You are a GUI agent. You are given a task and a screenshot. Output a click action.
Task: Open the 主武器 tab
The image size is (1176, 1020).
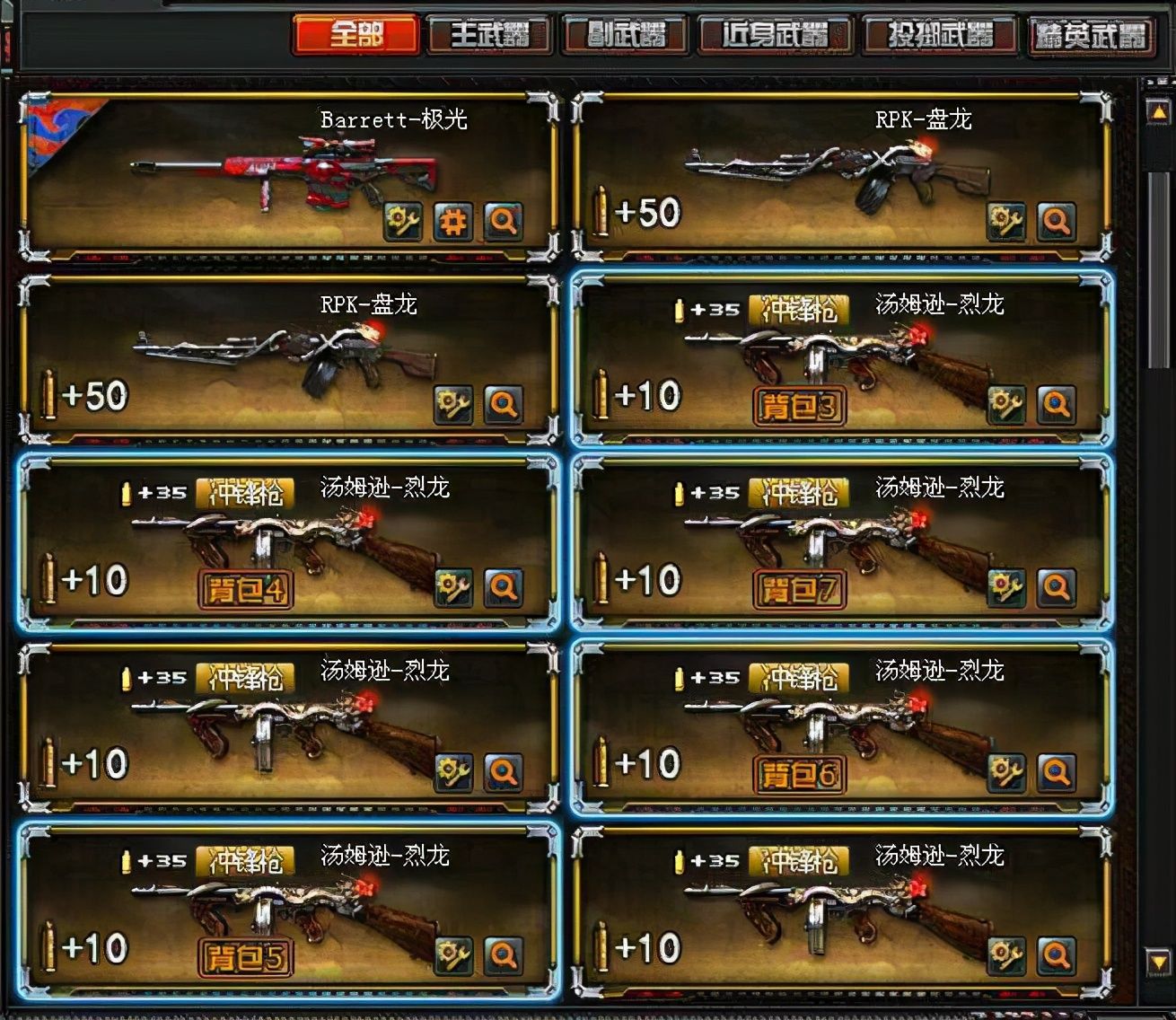(x=489, y=36)
